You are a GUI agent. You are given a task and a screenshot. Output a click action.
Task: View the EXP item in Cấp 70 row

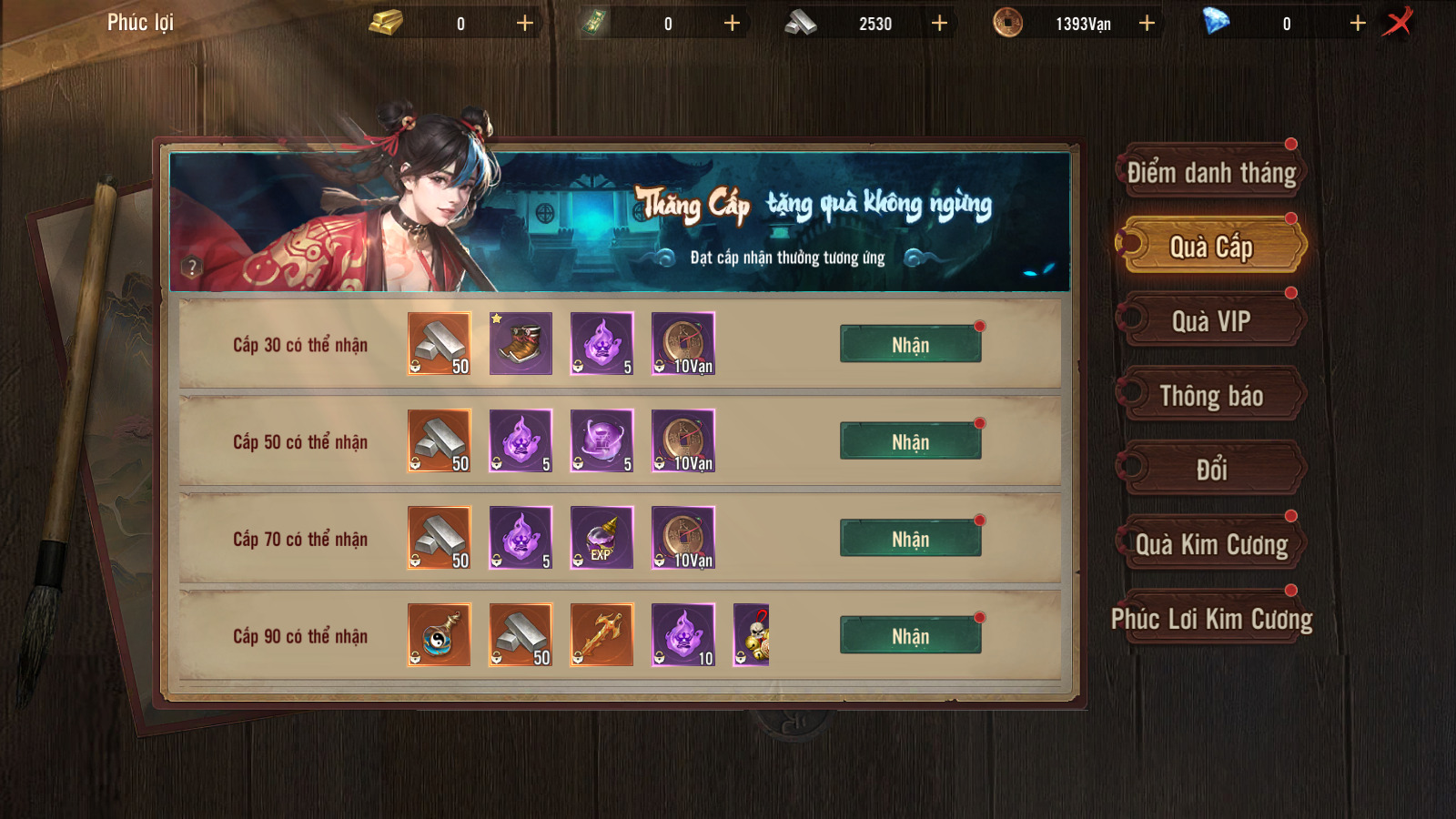pyautogui.click(x=602, y=538)
